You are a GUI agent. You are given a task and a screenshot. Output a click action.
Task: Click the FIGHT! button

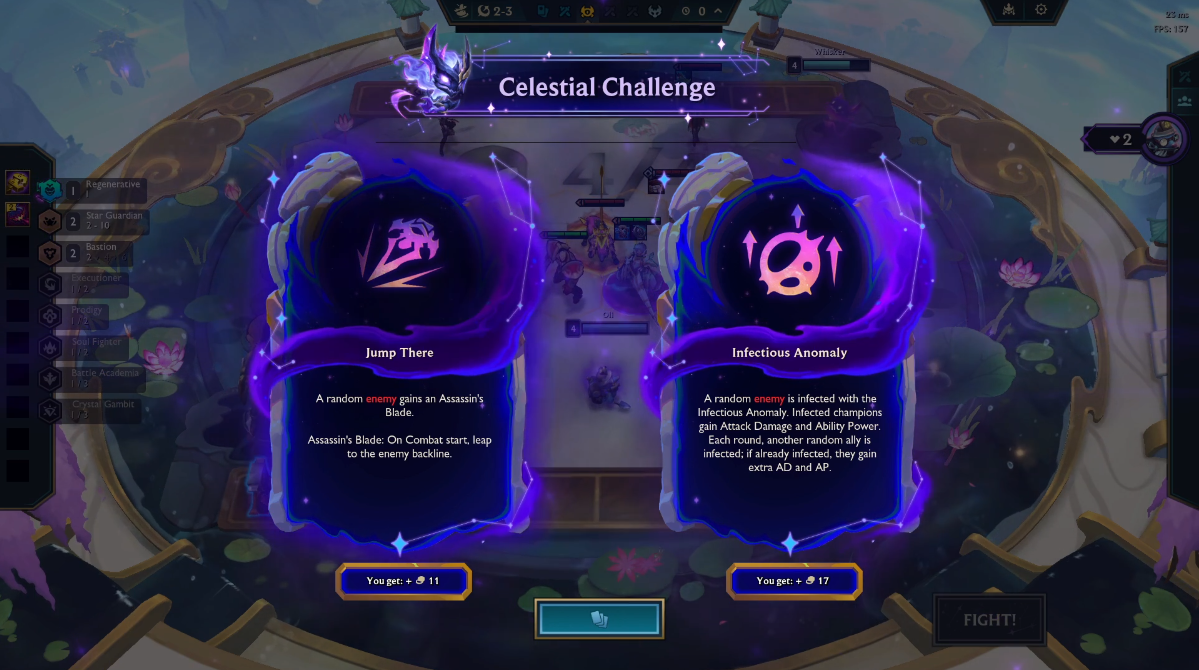point(989,620)
